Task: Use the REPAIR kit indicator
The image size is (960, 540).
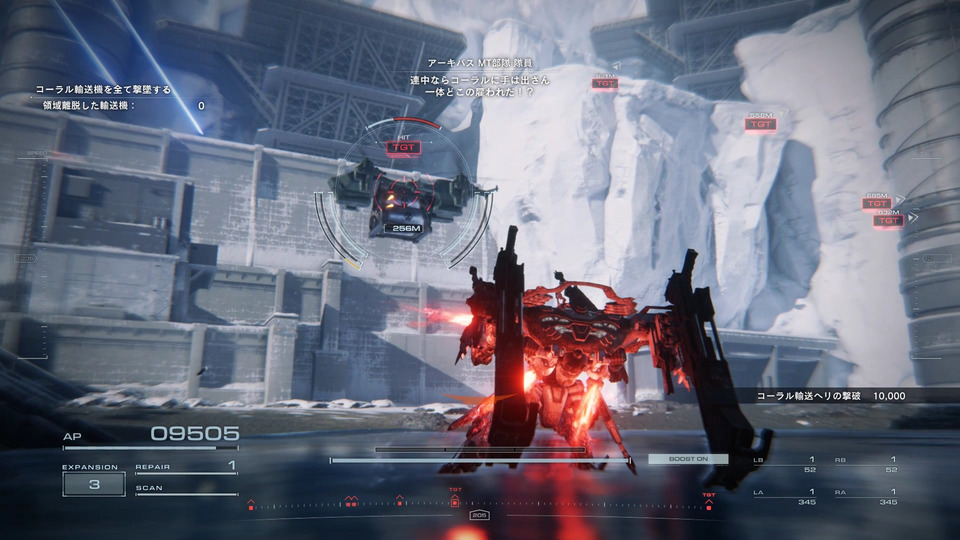Action: coord(186,467)
